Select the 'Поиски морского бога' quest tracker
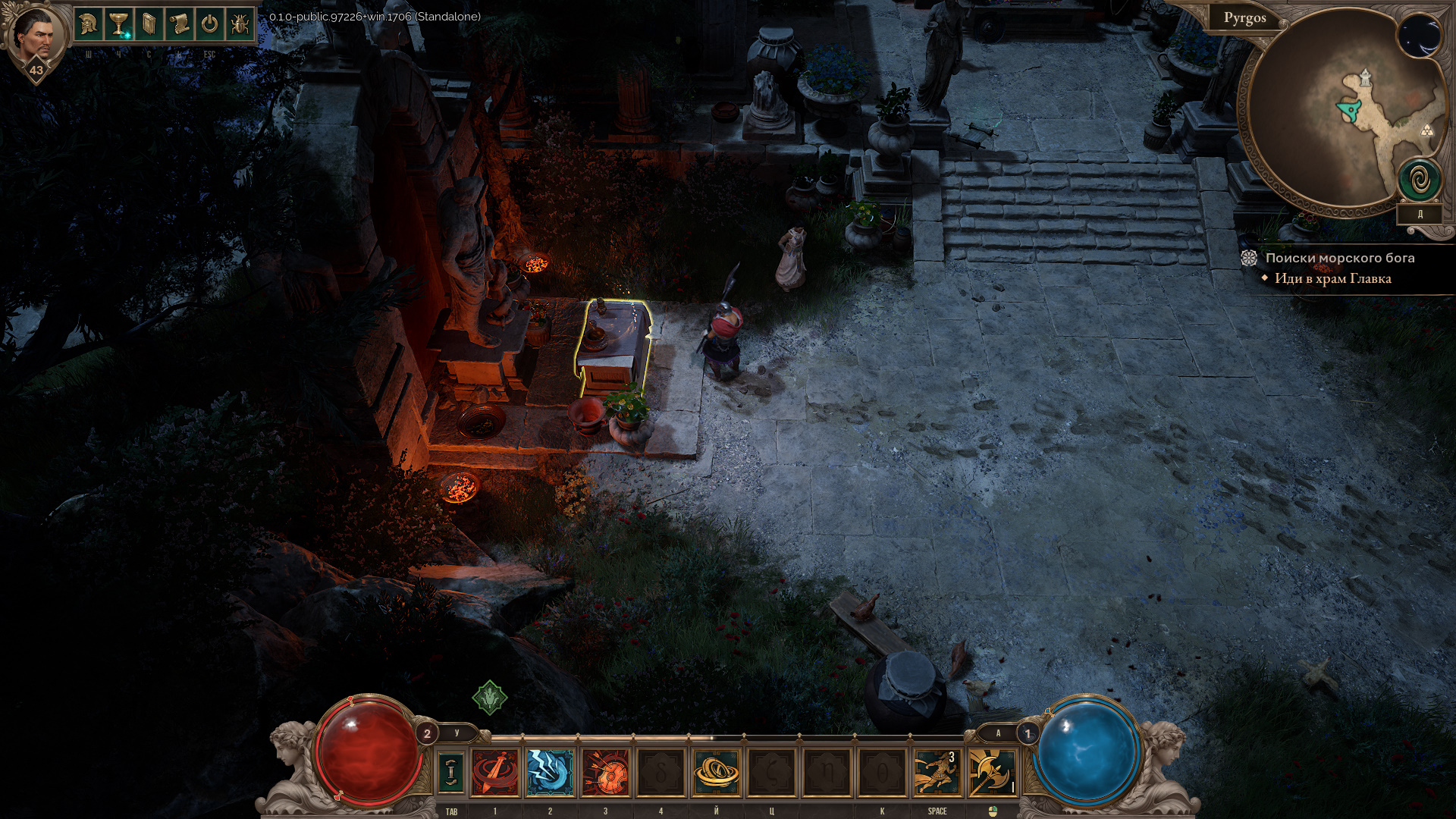The image size is (1456, 819). click(1339, 258)
